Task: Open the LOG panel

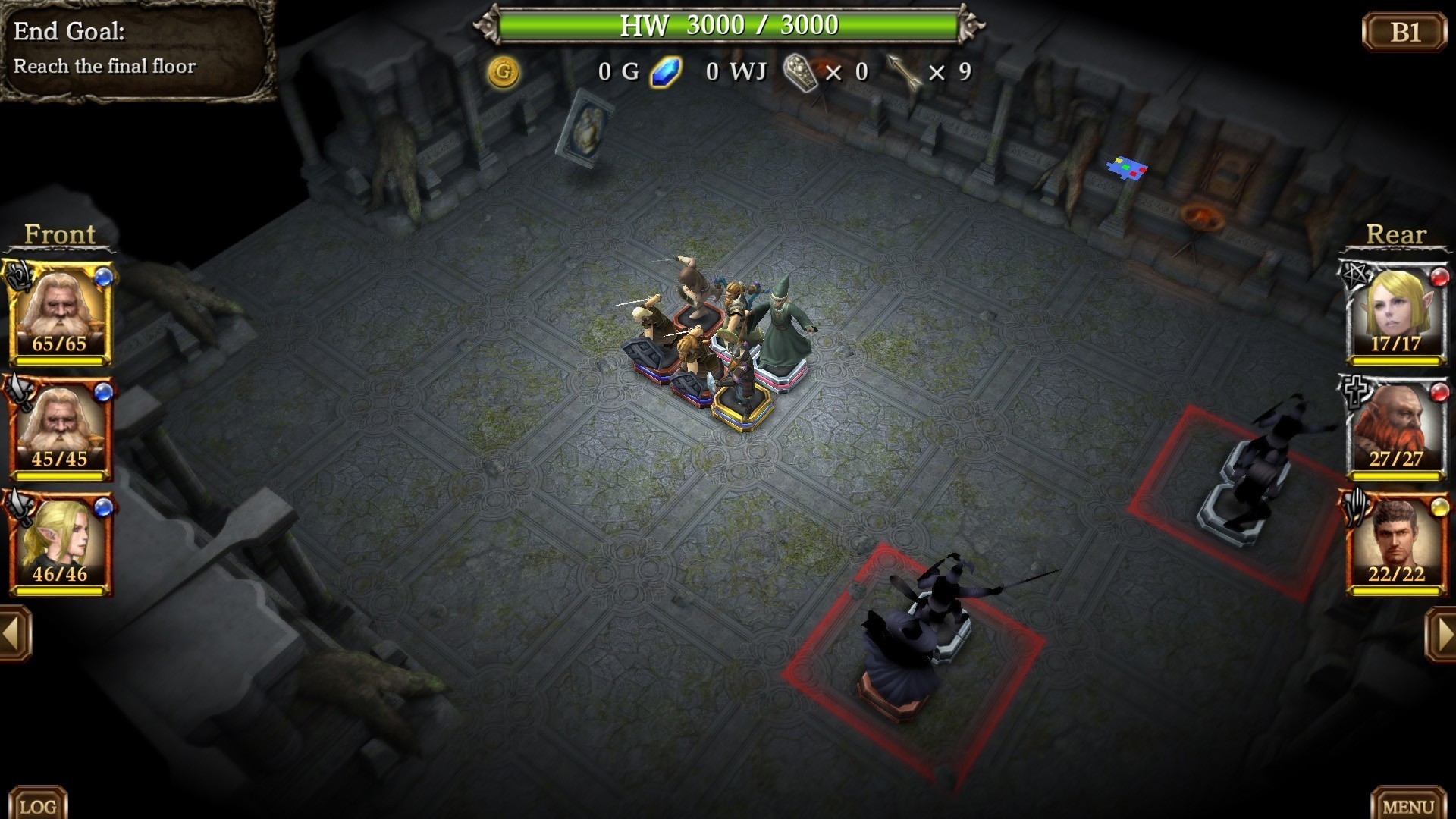Action: [37, 805]
